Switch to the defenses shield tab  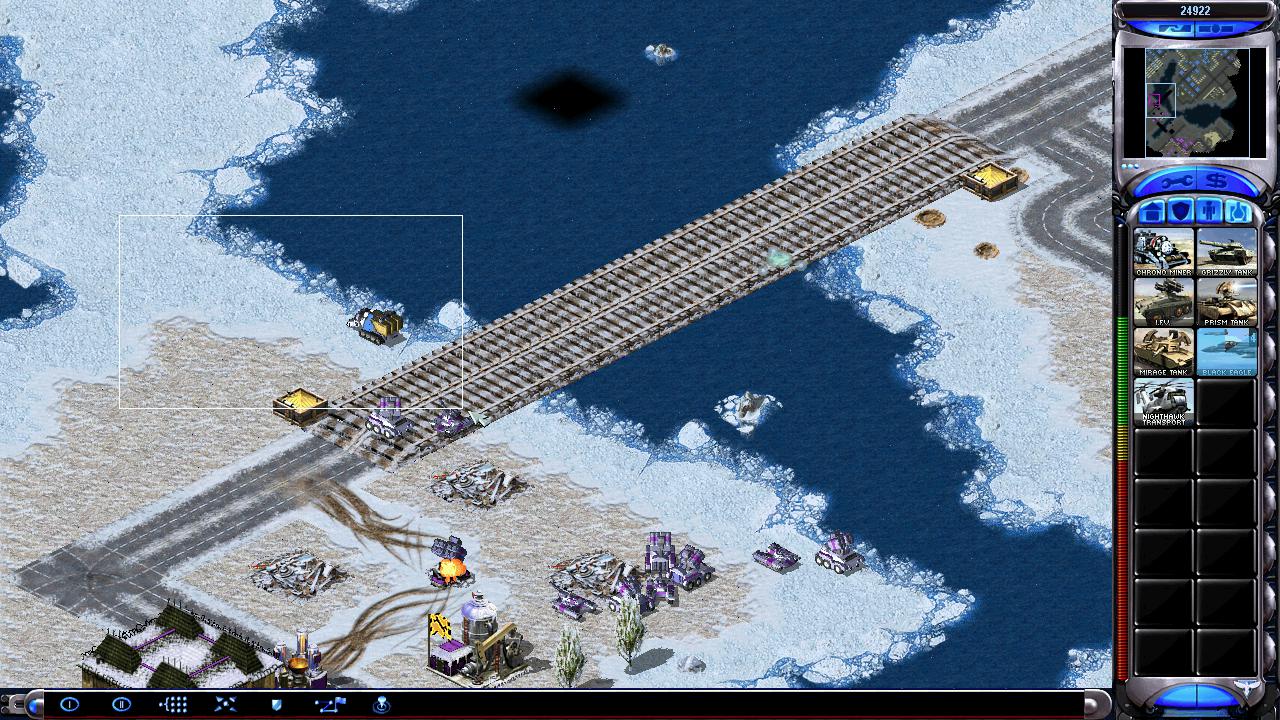(1181, 212)
